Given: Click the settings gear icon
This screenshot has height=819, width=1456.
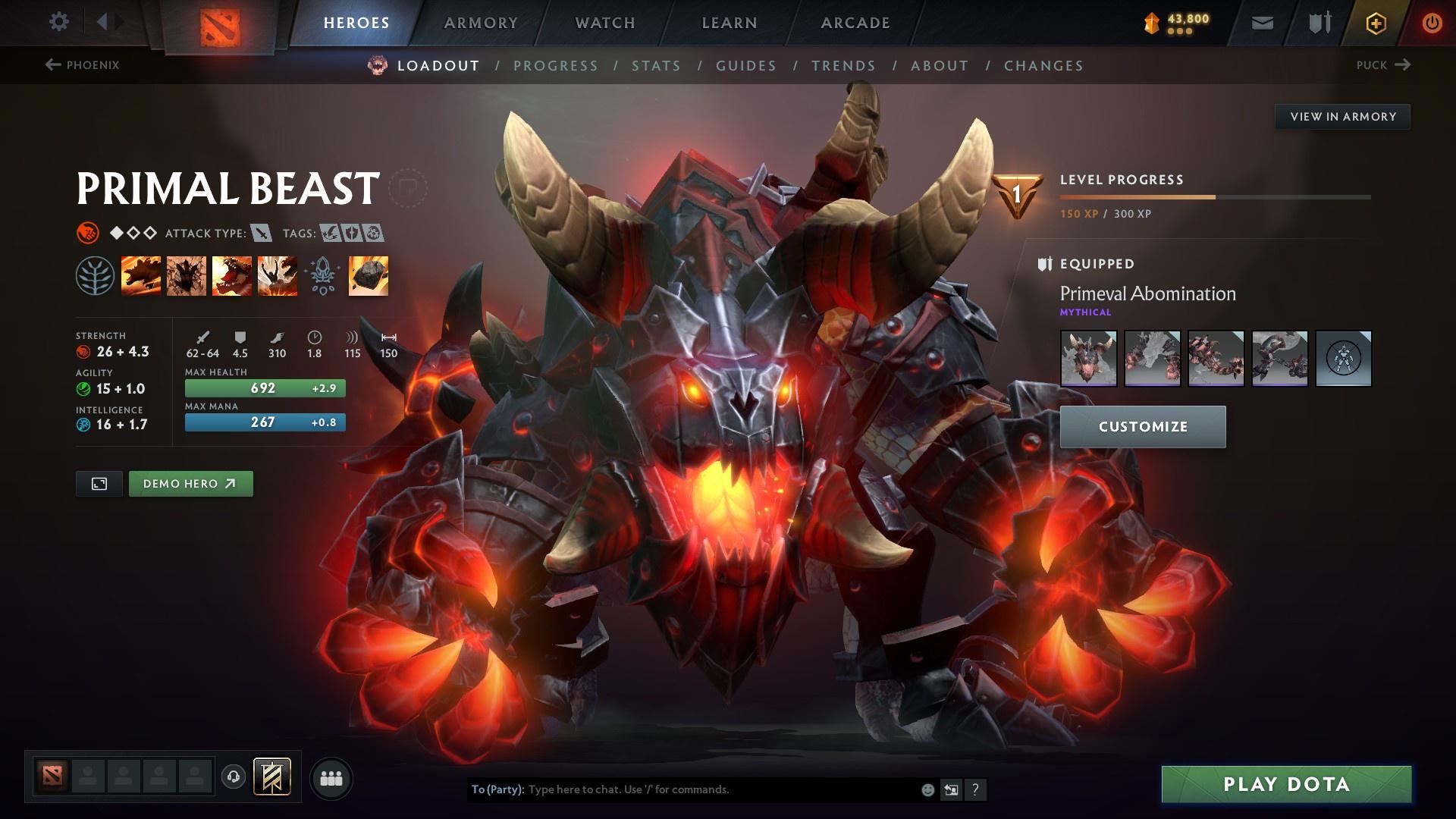Looking at the screenshot, I should point(59,22).
